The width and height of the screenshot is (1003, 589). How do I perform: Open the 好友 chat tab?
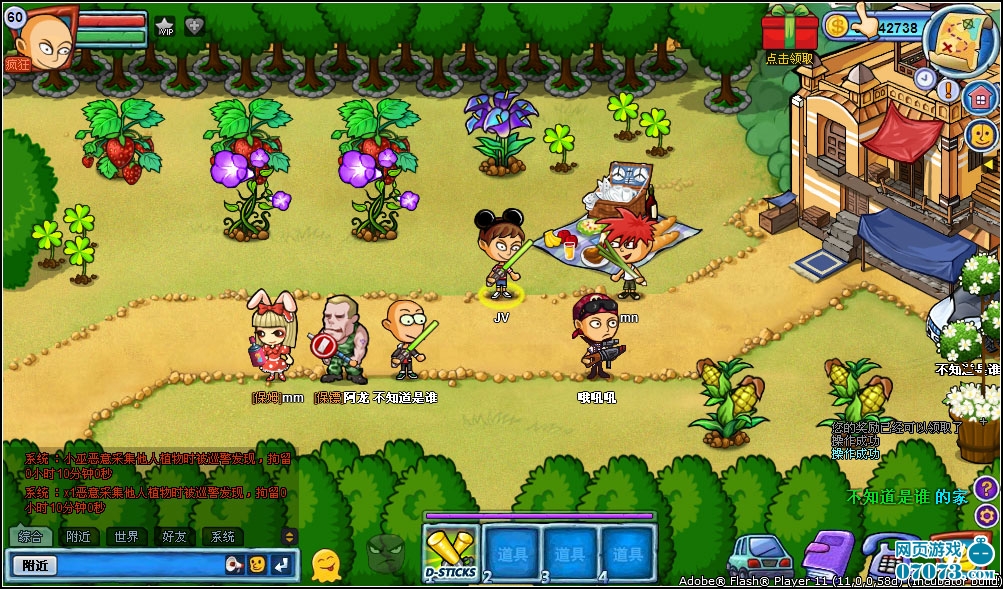[x=175, y=536]
